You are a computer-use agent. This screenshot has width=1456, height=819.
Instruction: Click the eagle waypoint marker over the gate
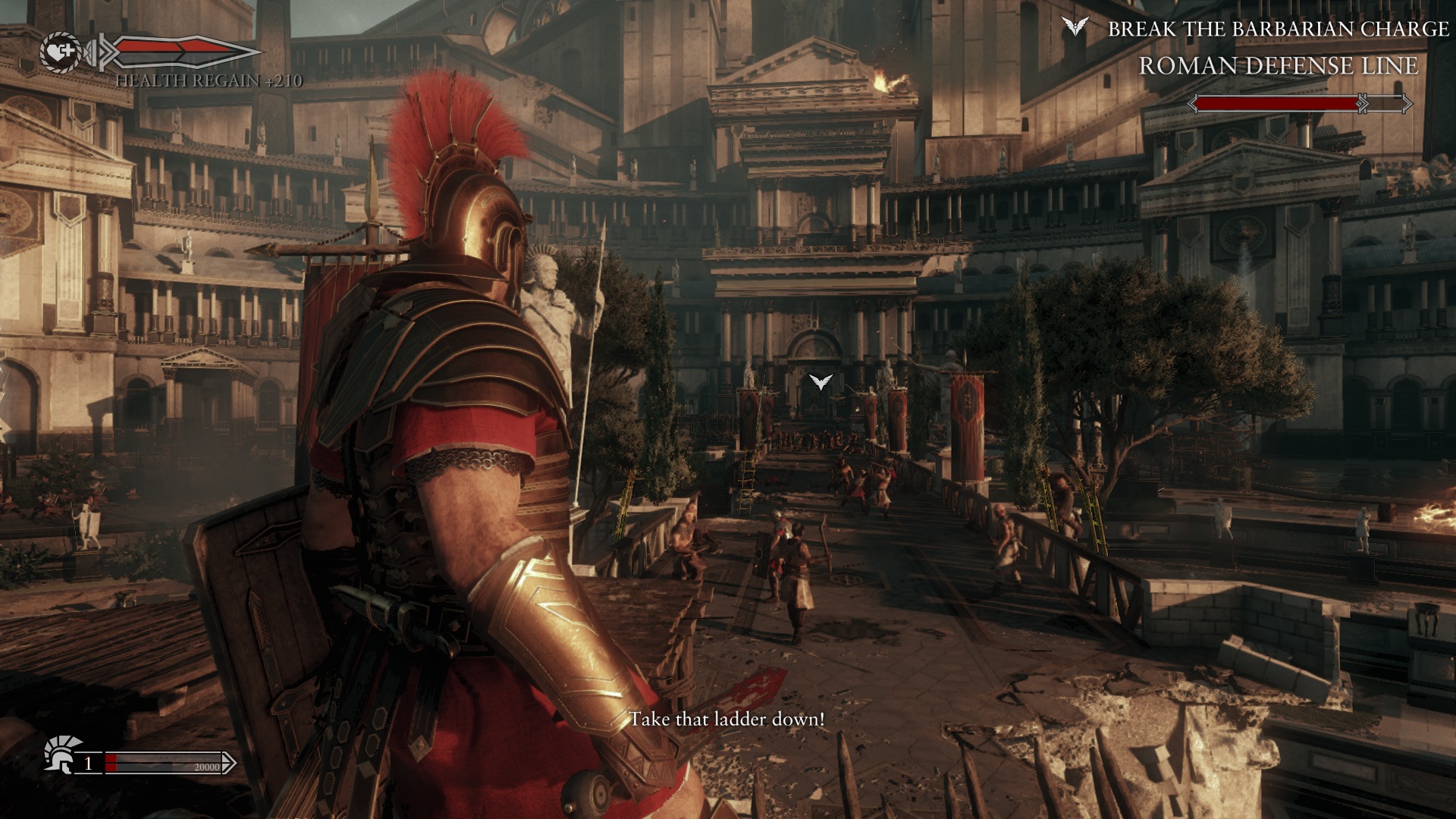pos(821,381)
